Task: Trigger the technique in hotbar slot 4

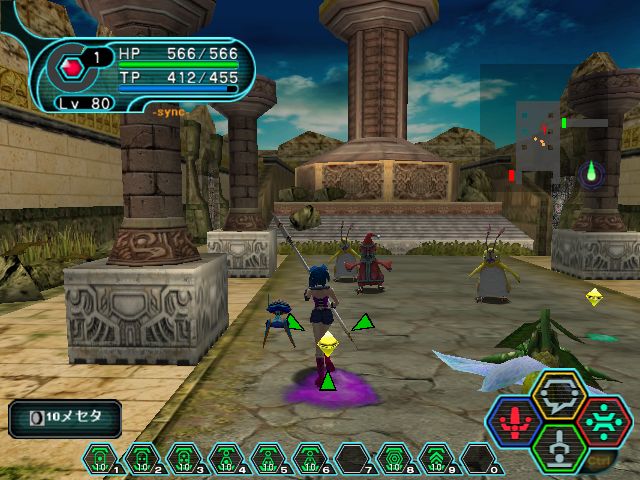Action: coord(227,459)
